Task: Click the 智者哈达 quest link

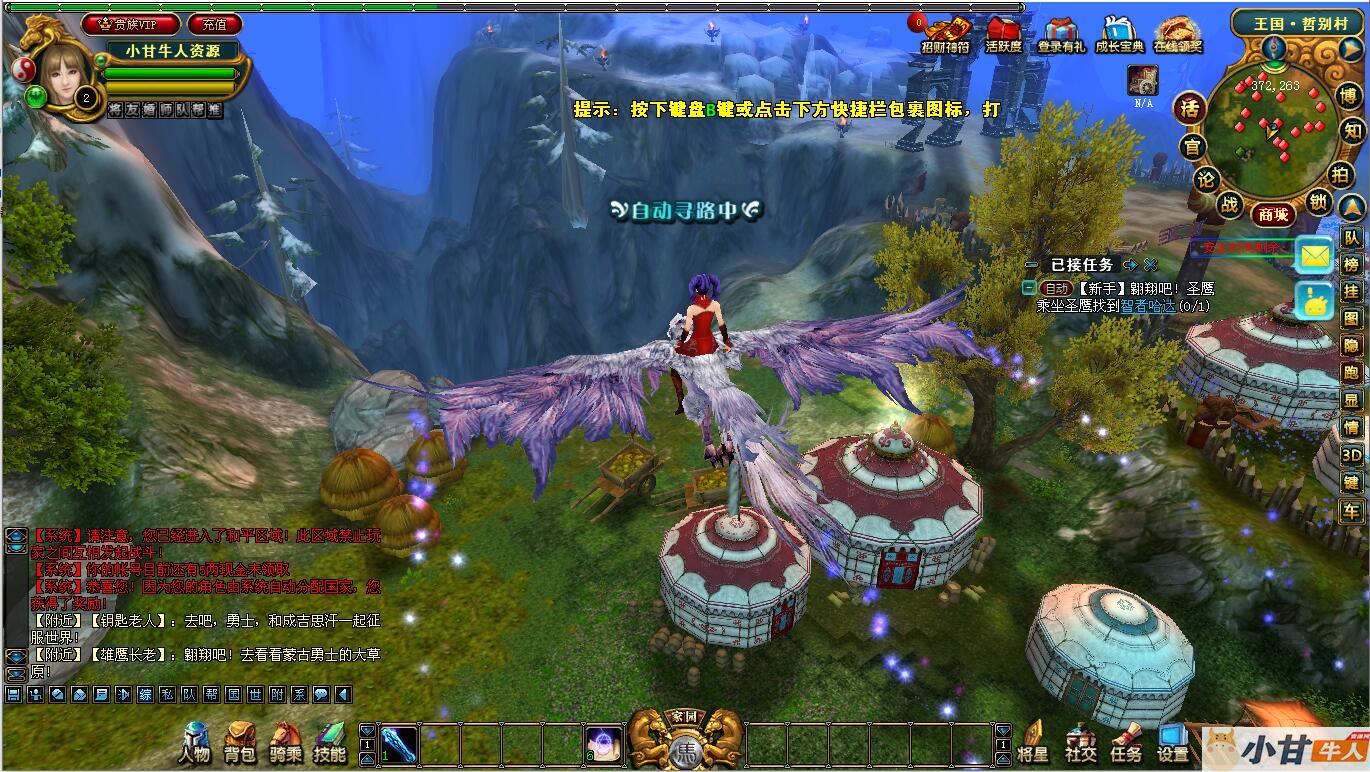Action: coord(1147,307)
